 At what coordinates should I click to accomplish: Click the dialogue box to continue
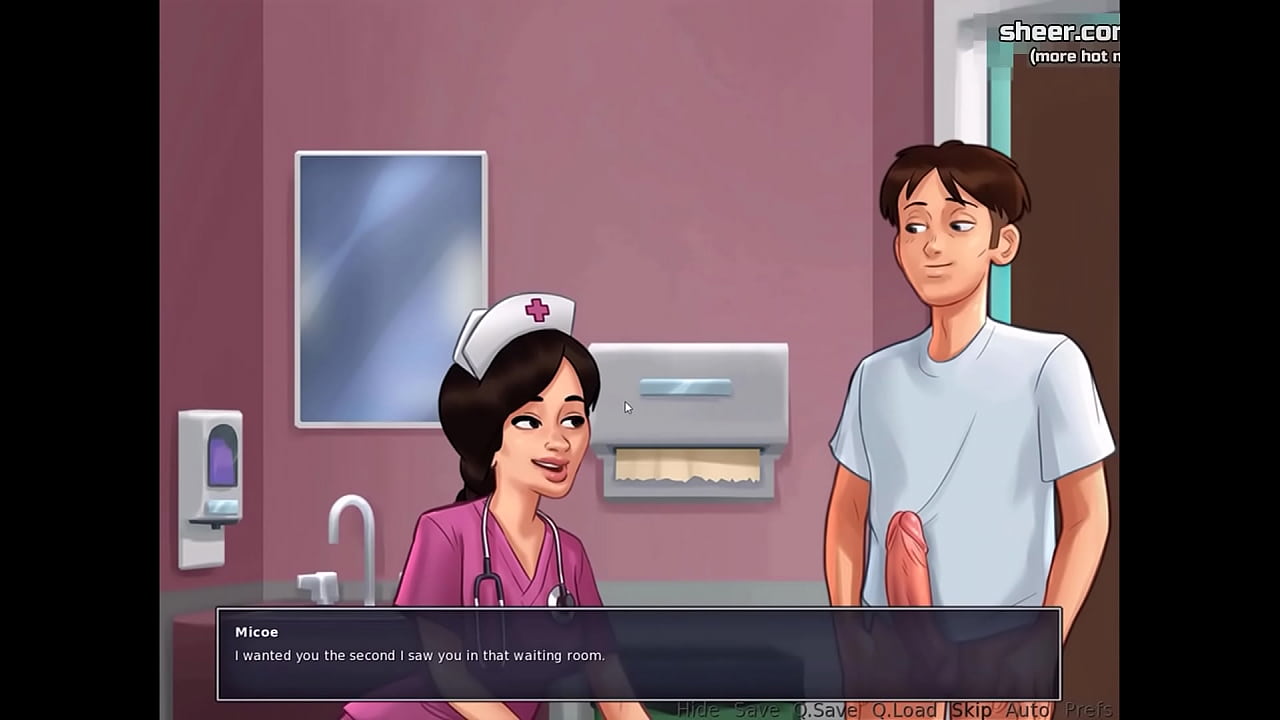[638, 654]
